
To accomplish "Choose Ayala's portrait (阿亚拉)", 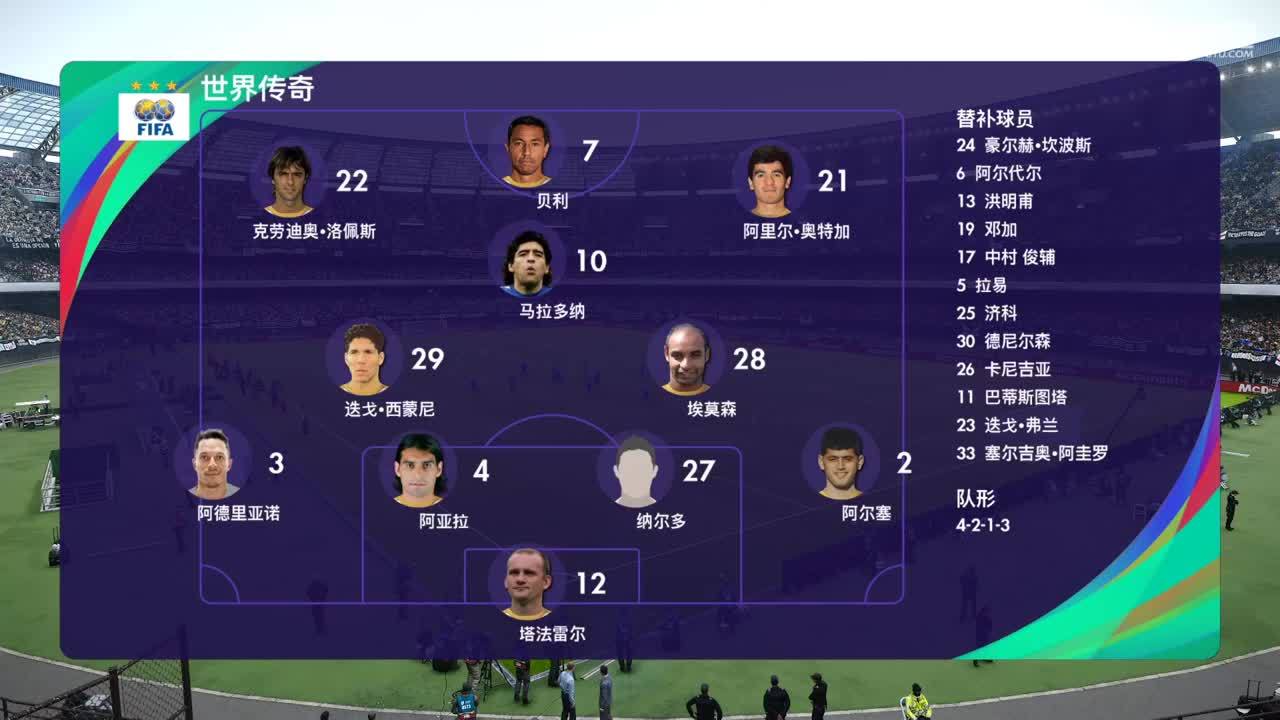I will click(418, 470).
